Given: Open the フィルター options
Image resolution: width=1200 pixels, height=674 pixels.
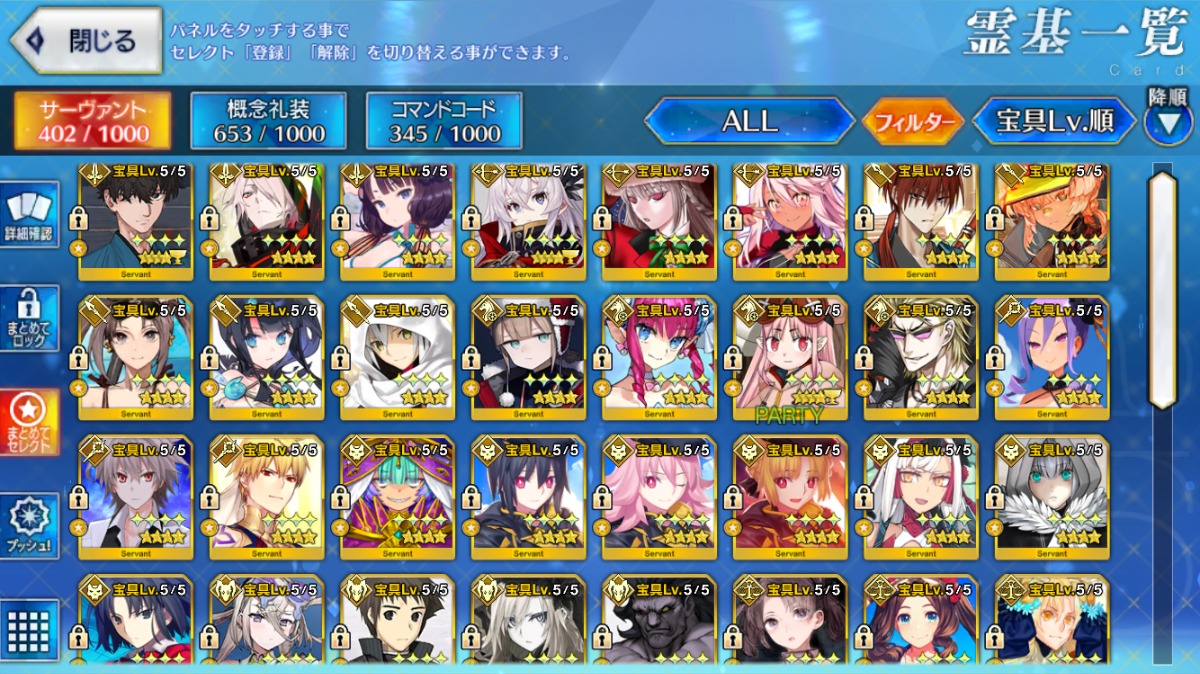Looking at the screenshot, I should pos(913,122).
